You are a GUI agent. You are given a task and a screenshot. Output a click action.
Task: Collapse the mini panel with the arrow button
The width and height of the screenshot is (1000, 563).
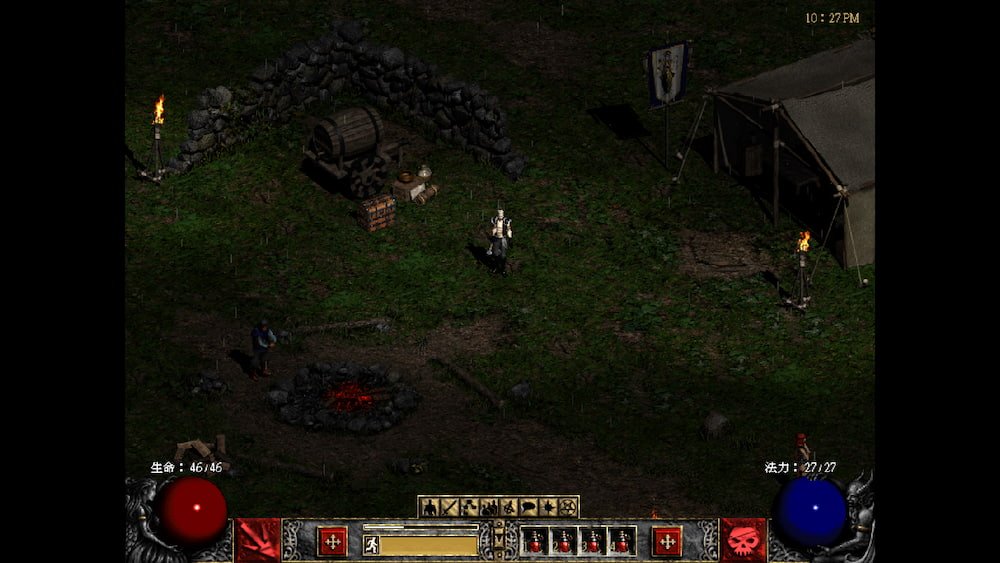pyautogui.click(x=499, y=528)
